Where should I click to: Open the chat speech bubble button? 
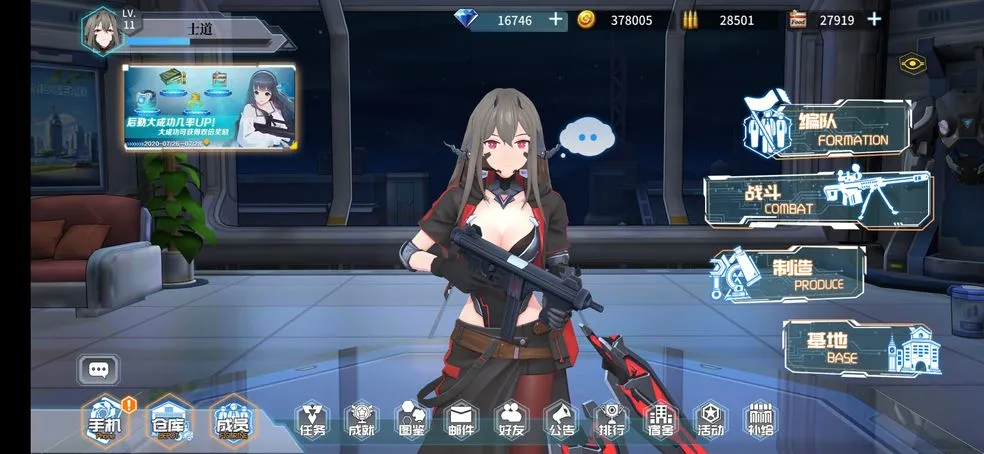(x=98, y=370)
